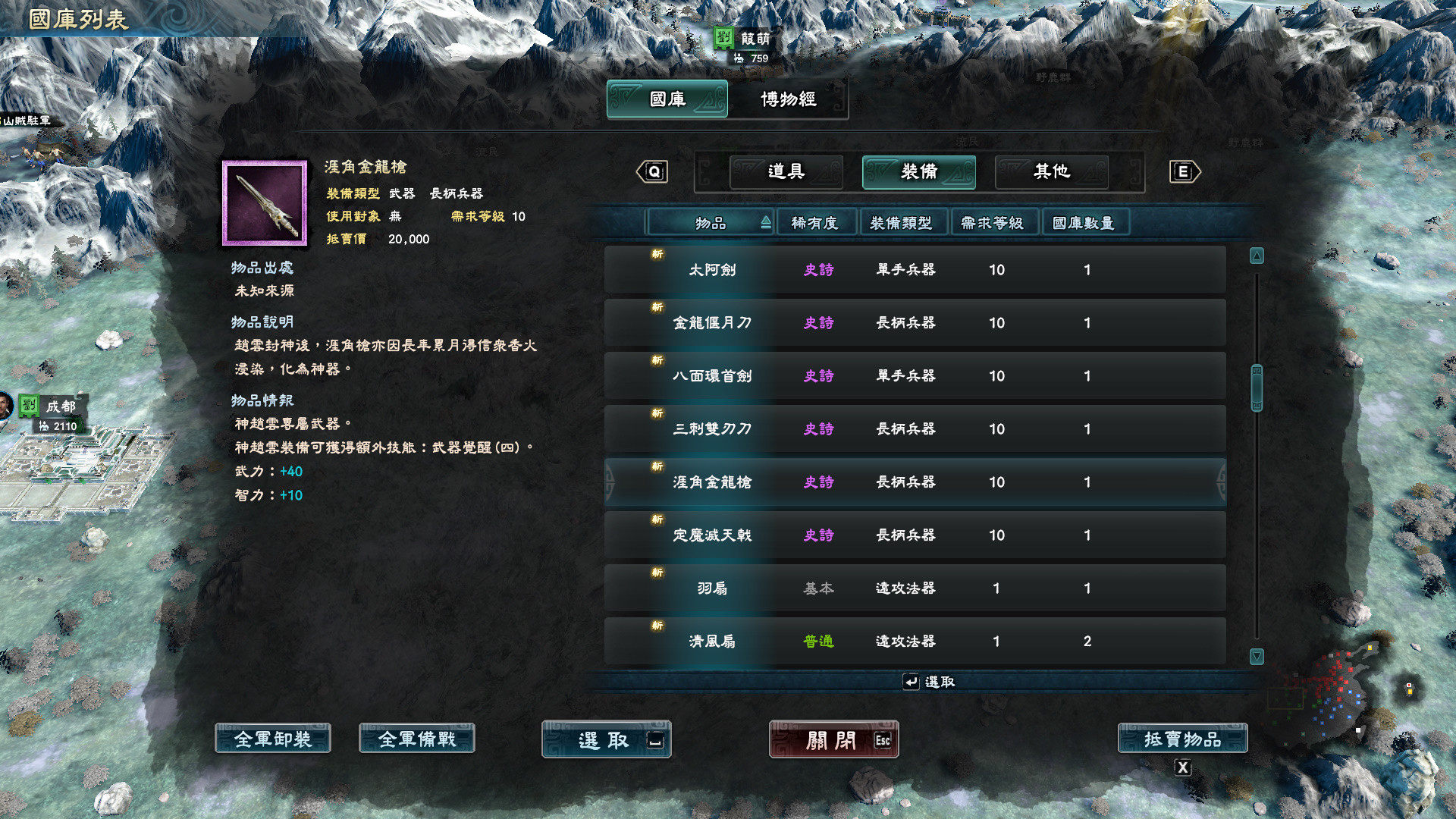This screenshot has width=1456, height=819.
Task: Click the Q left arrow tab switcher
Action: coord(652,172)
